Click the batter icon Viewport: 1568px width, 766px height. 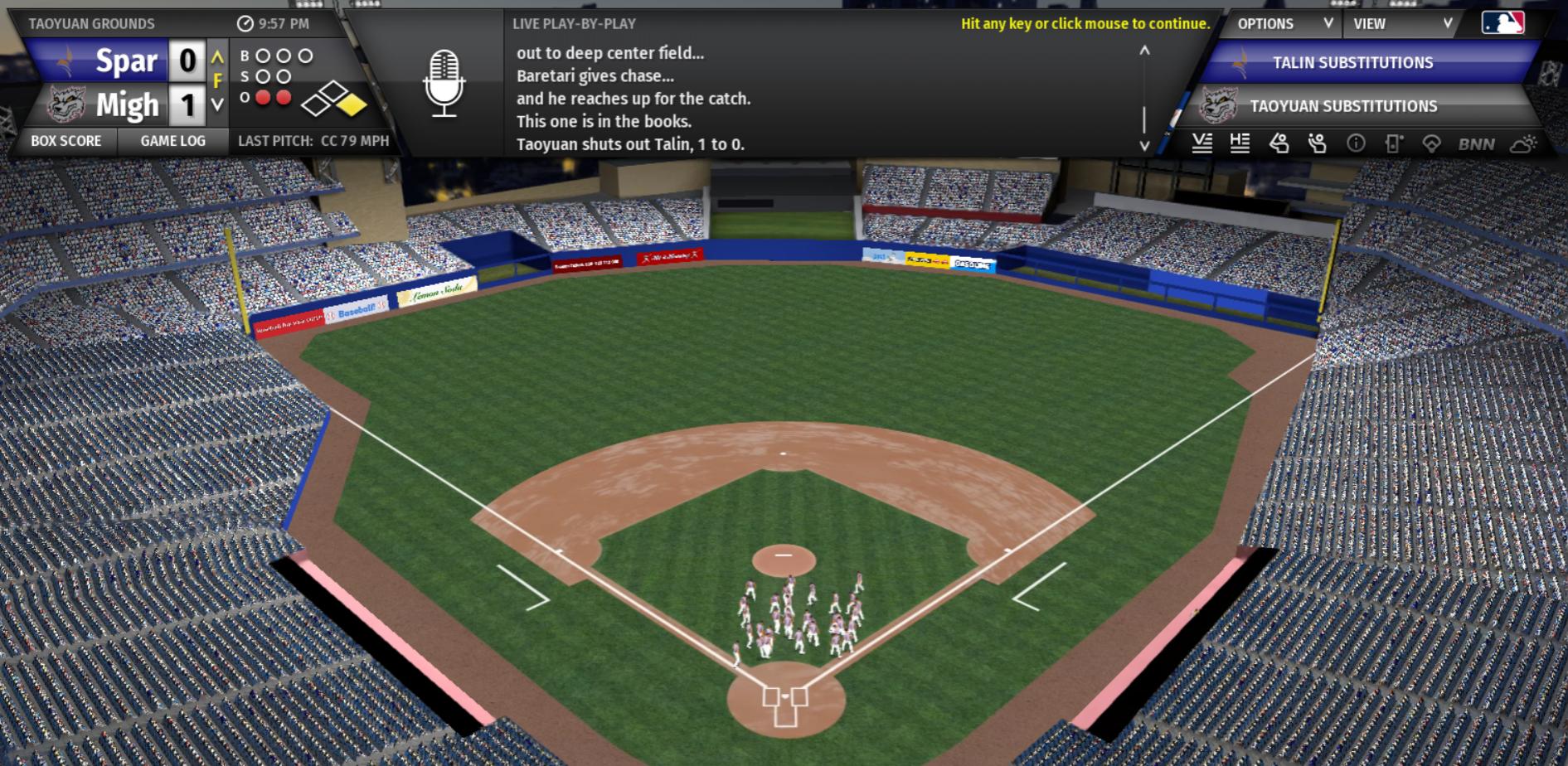(1279, 144)
